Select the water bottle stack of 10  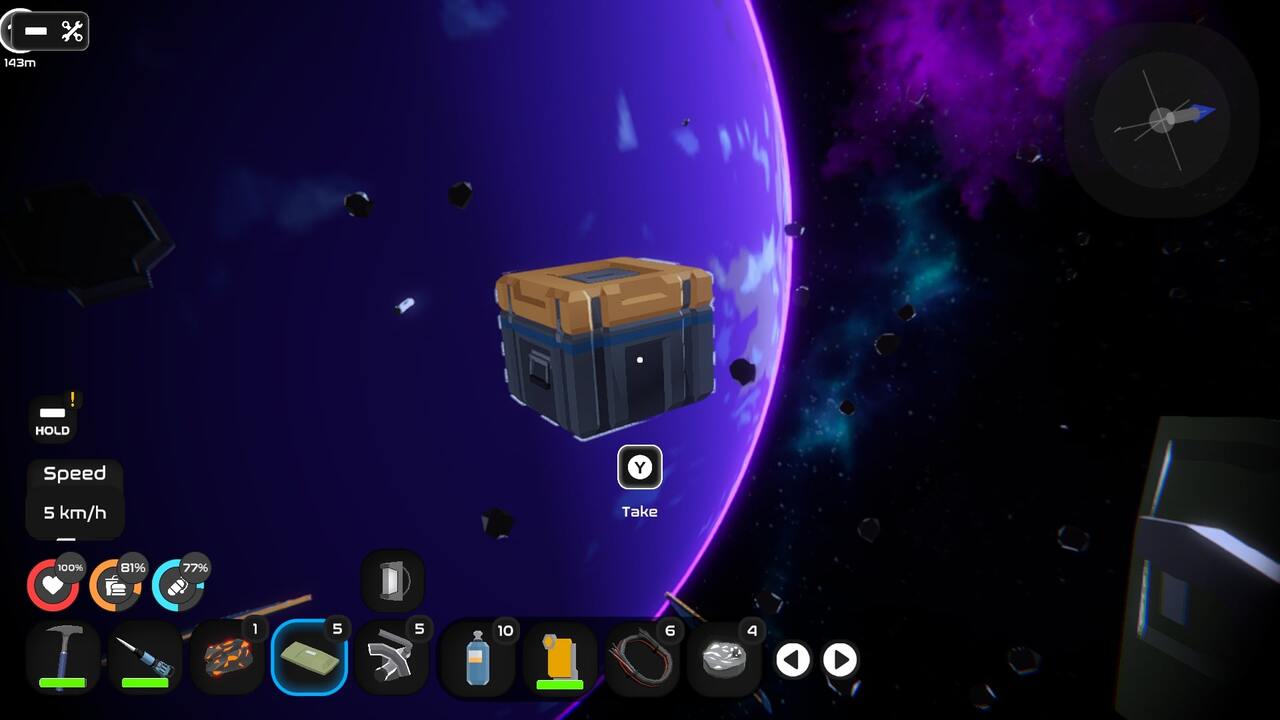(477, 655)
